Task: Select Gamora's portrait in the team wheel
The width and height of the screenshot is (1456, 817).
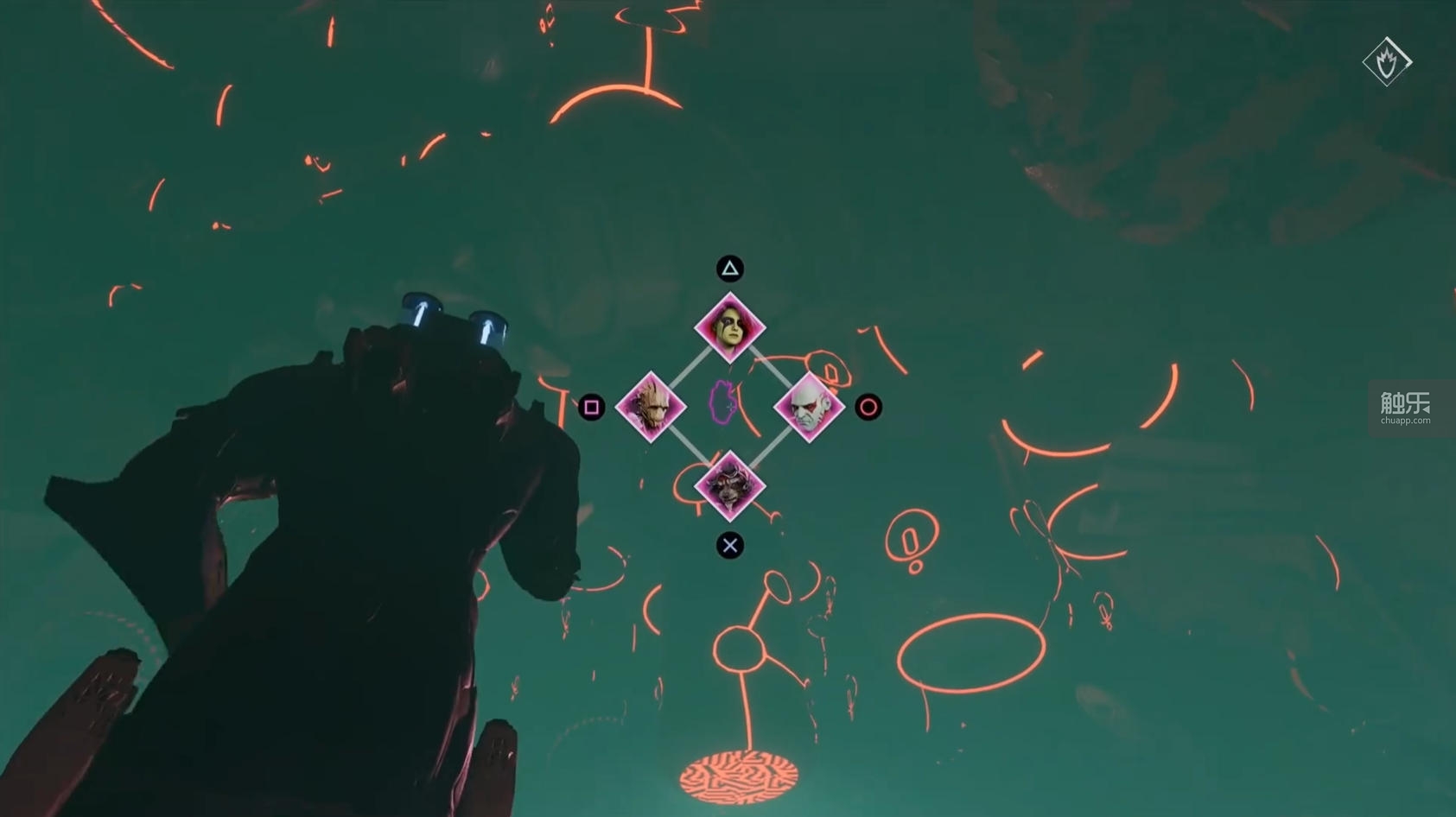Action: (x=730, y=328)
